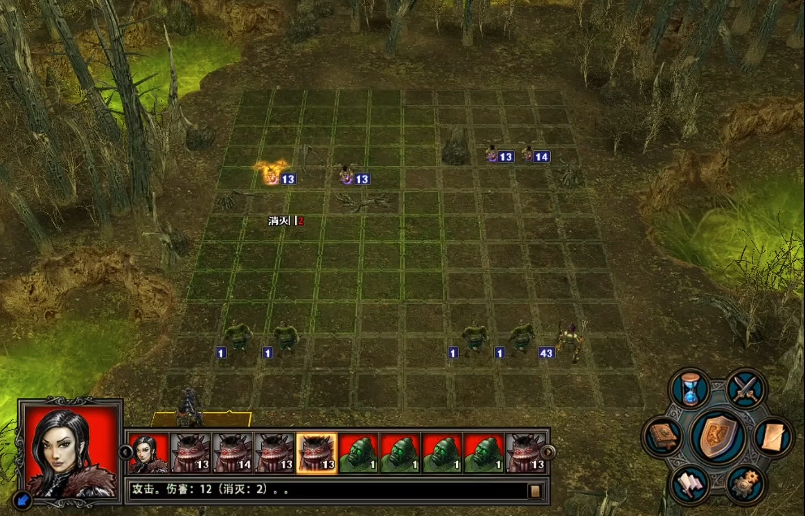
Task: Click the blue arrow on hero portrait
Action: pos(24,497)
